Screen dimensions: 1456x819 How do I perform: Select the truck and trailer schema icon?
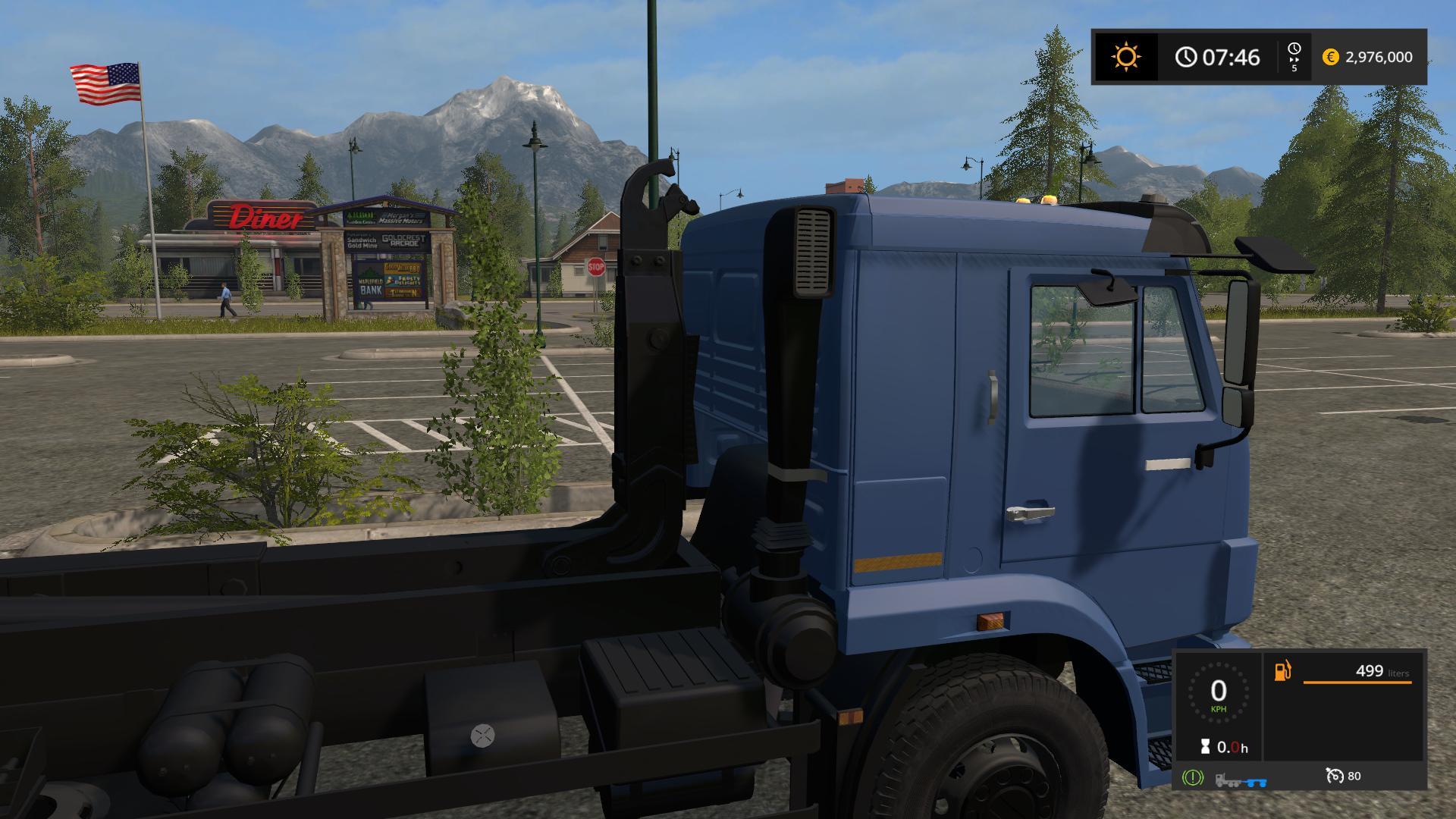1241,779
